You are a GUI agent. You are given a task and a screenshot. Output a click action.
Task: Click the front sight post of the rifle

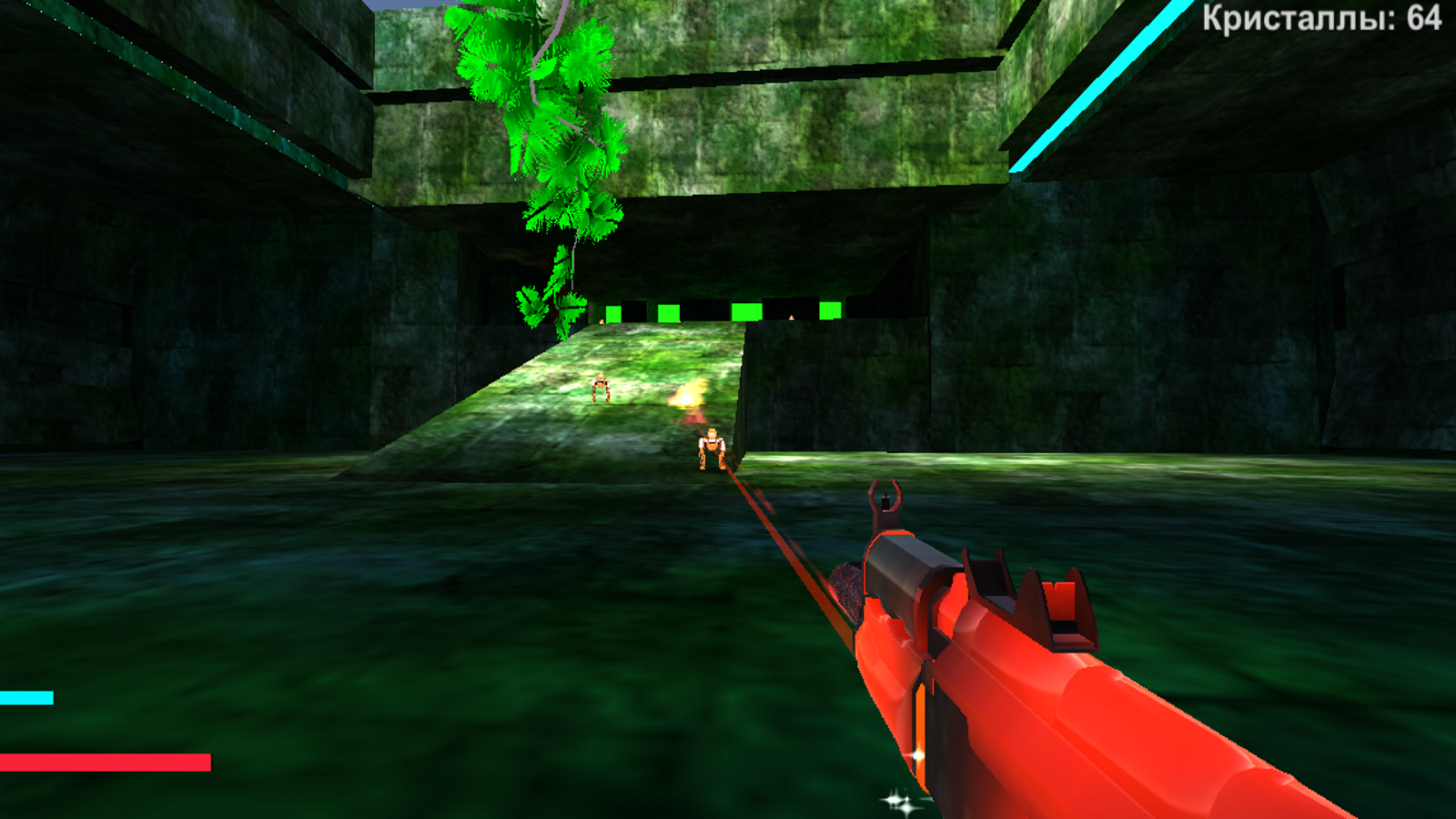click(x=885, y=503)
